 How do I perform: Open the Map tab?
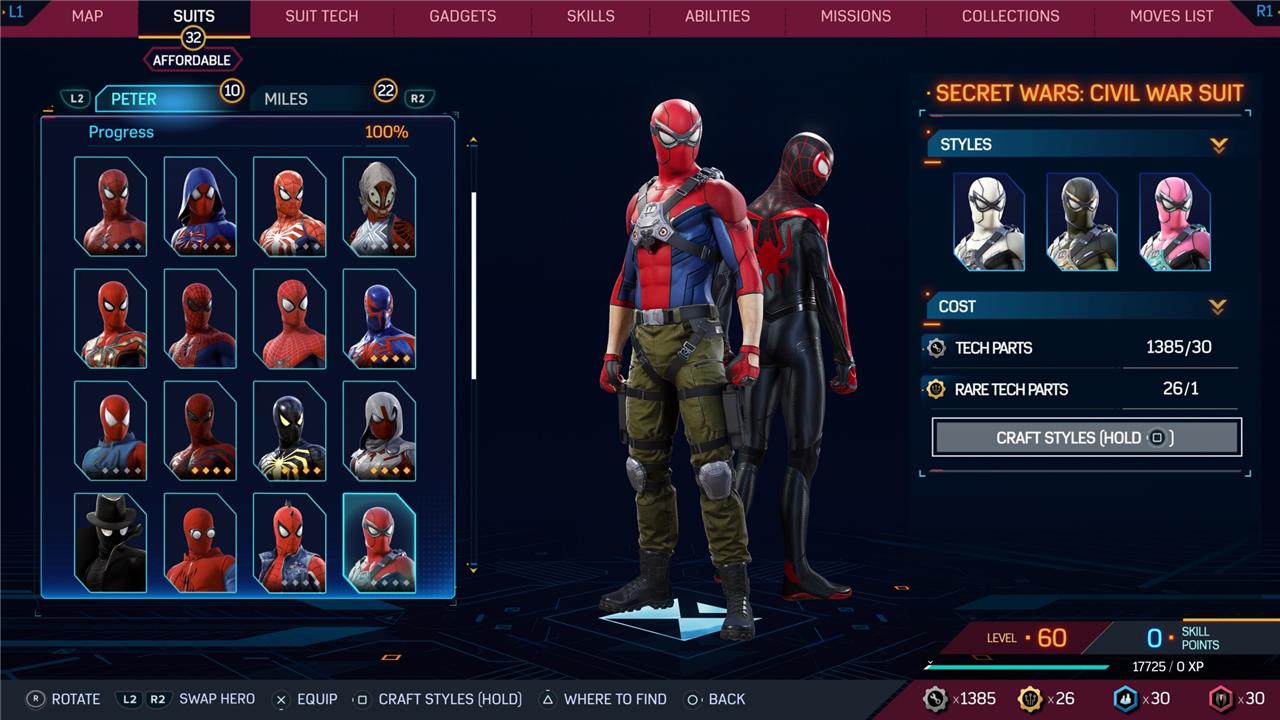(87, 16)
